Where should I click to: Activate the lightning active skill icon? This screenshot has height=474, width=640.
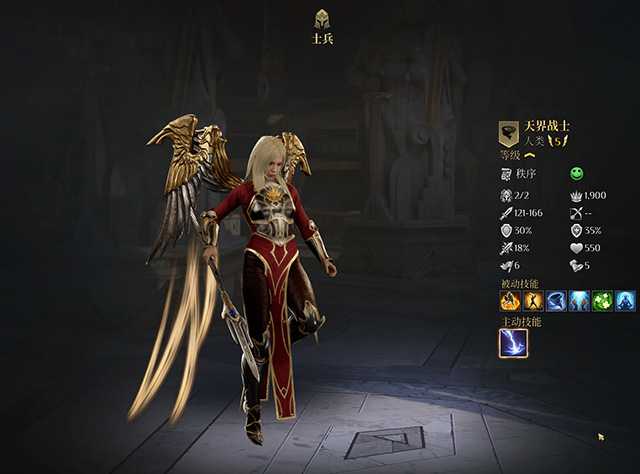[513, 343]
